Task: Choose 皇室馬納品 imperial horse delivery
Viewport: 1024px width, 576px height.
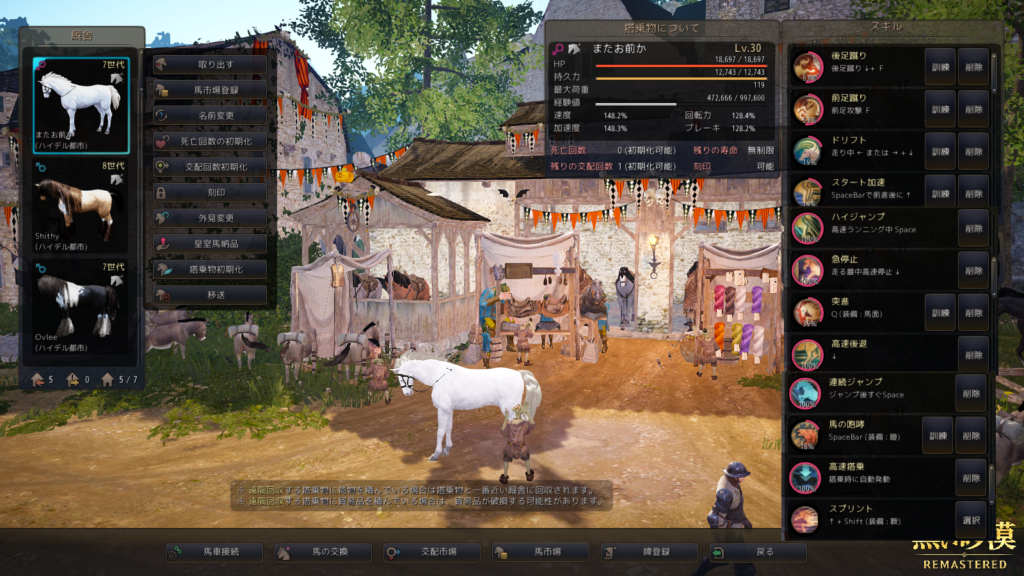Action: click(210, 243)
